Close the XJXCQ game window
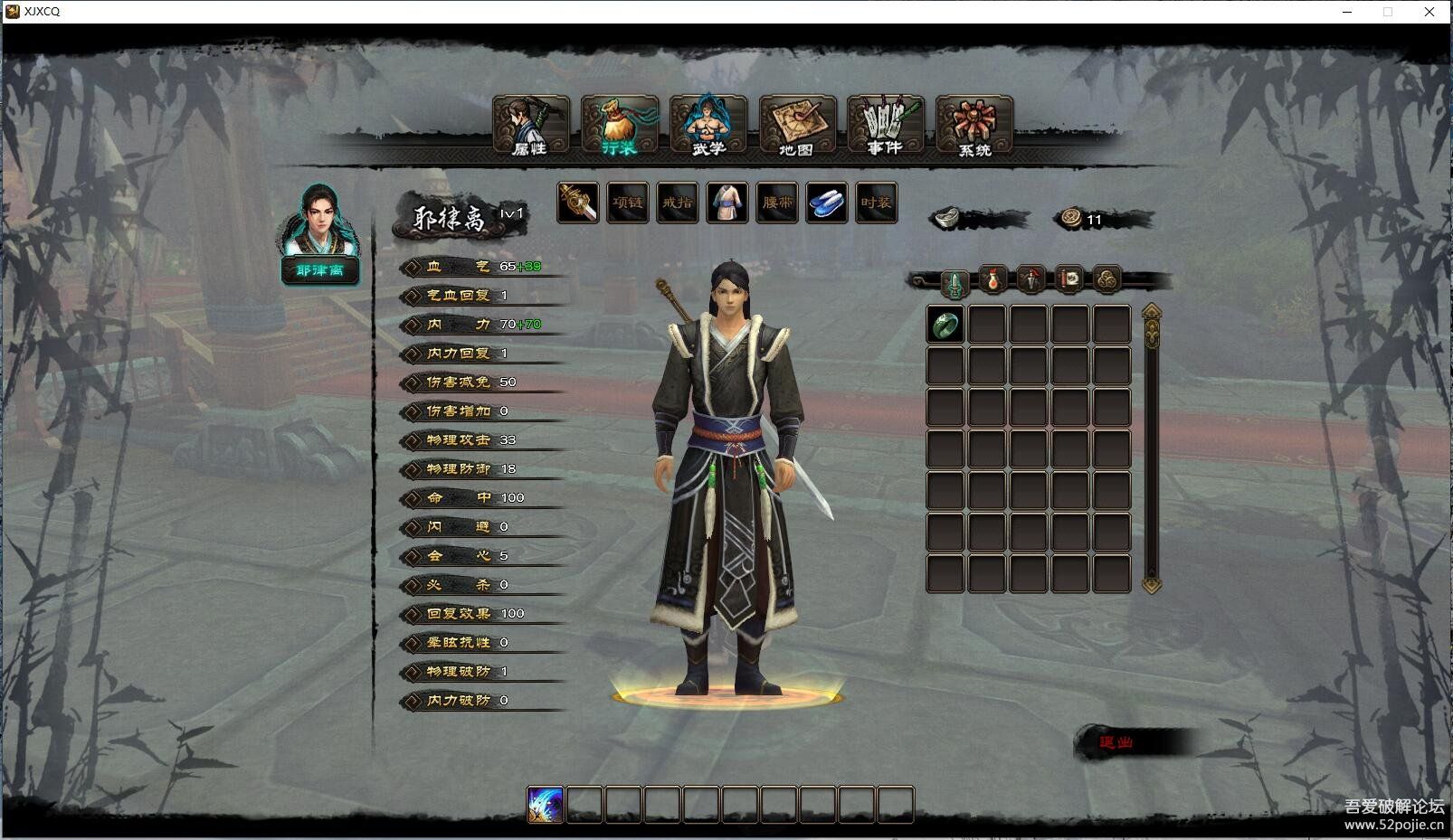 tap(1429, 12)
